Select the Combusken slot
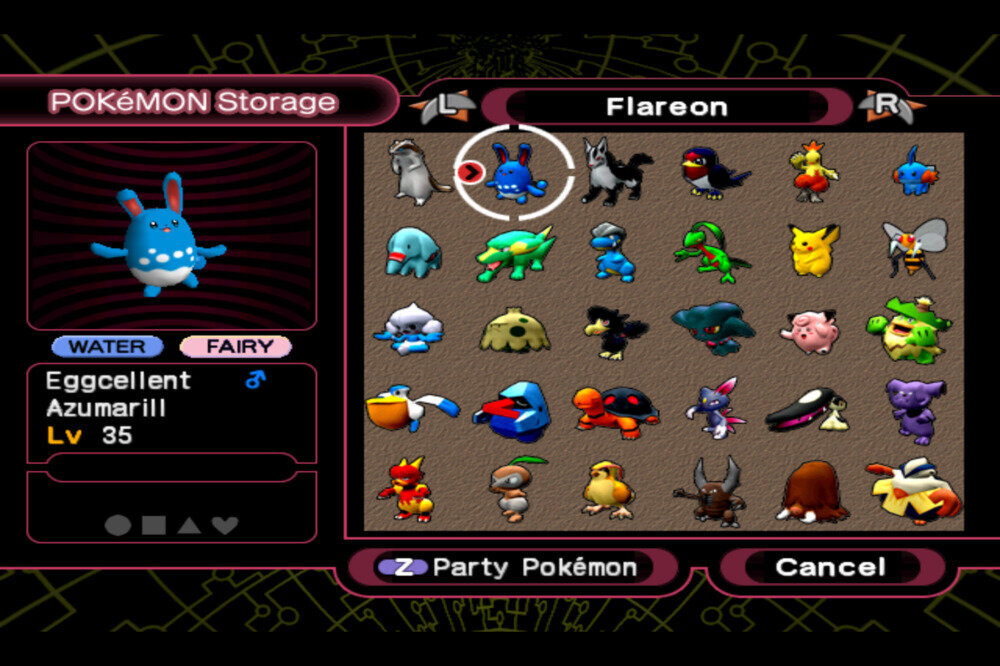 pos(813,171)
